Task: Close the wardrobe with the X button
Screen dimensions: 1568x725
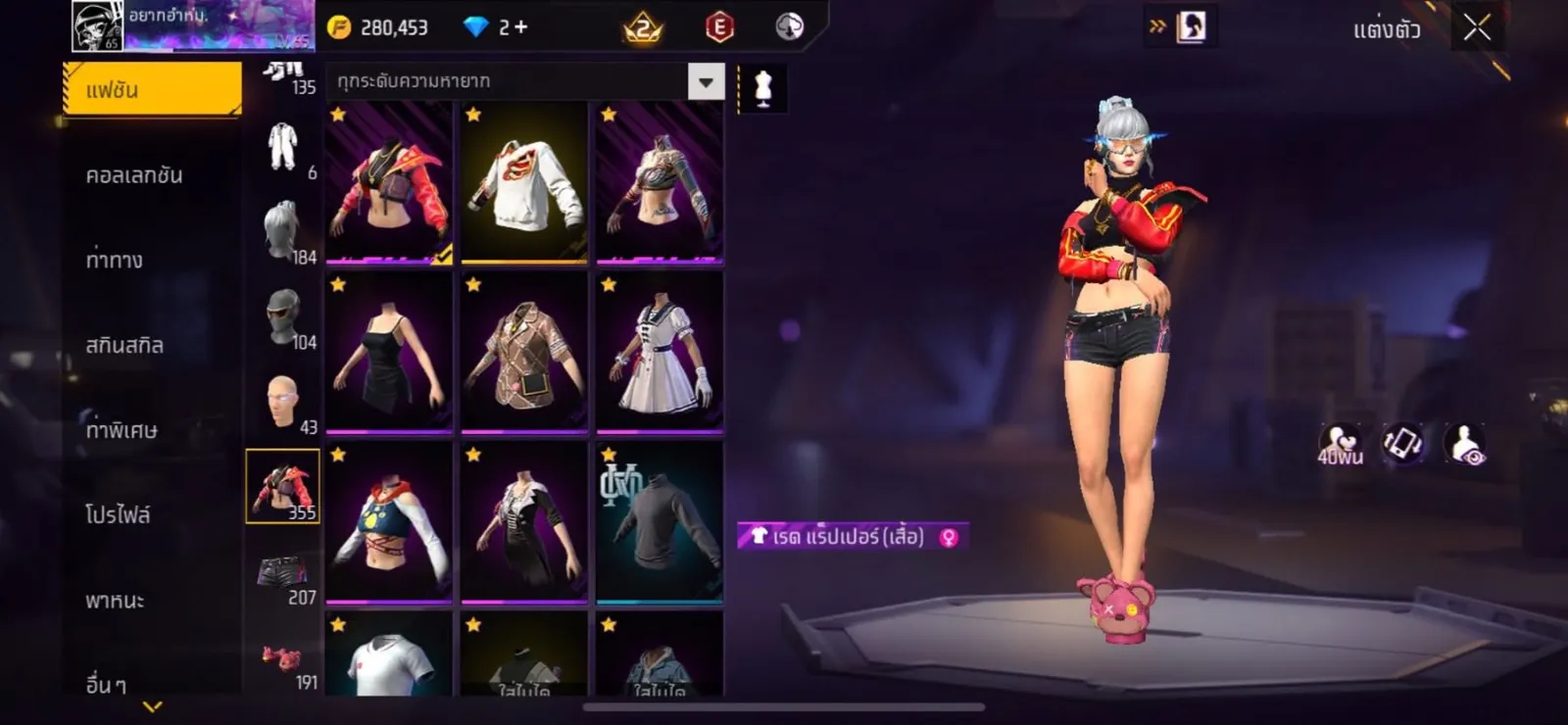Action: click(1477, 28)
